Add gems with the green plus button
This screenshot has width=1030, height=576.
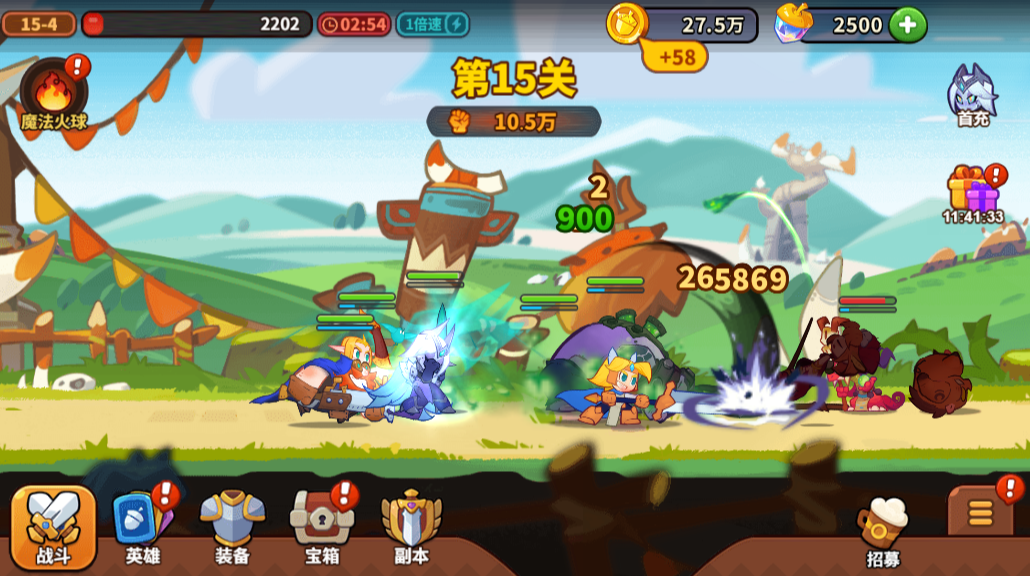click(908, 25)
